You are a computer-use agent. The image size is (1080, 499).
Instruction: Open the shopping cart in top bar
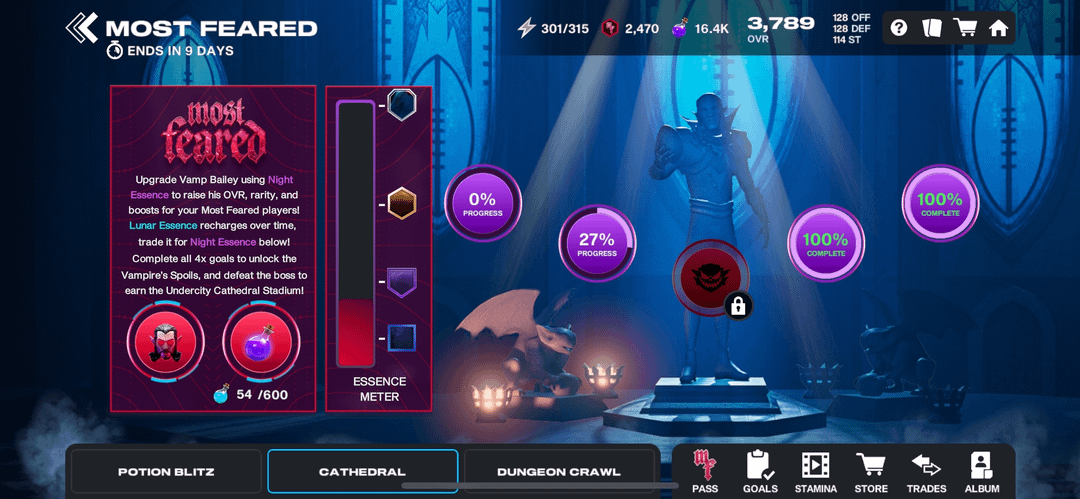pos(965,27)
